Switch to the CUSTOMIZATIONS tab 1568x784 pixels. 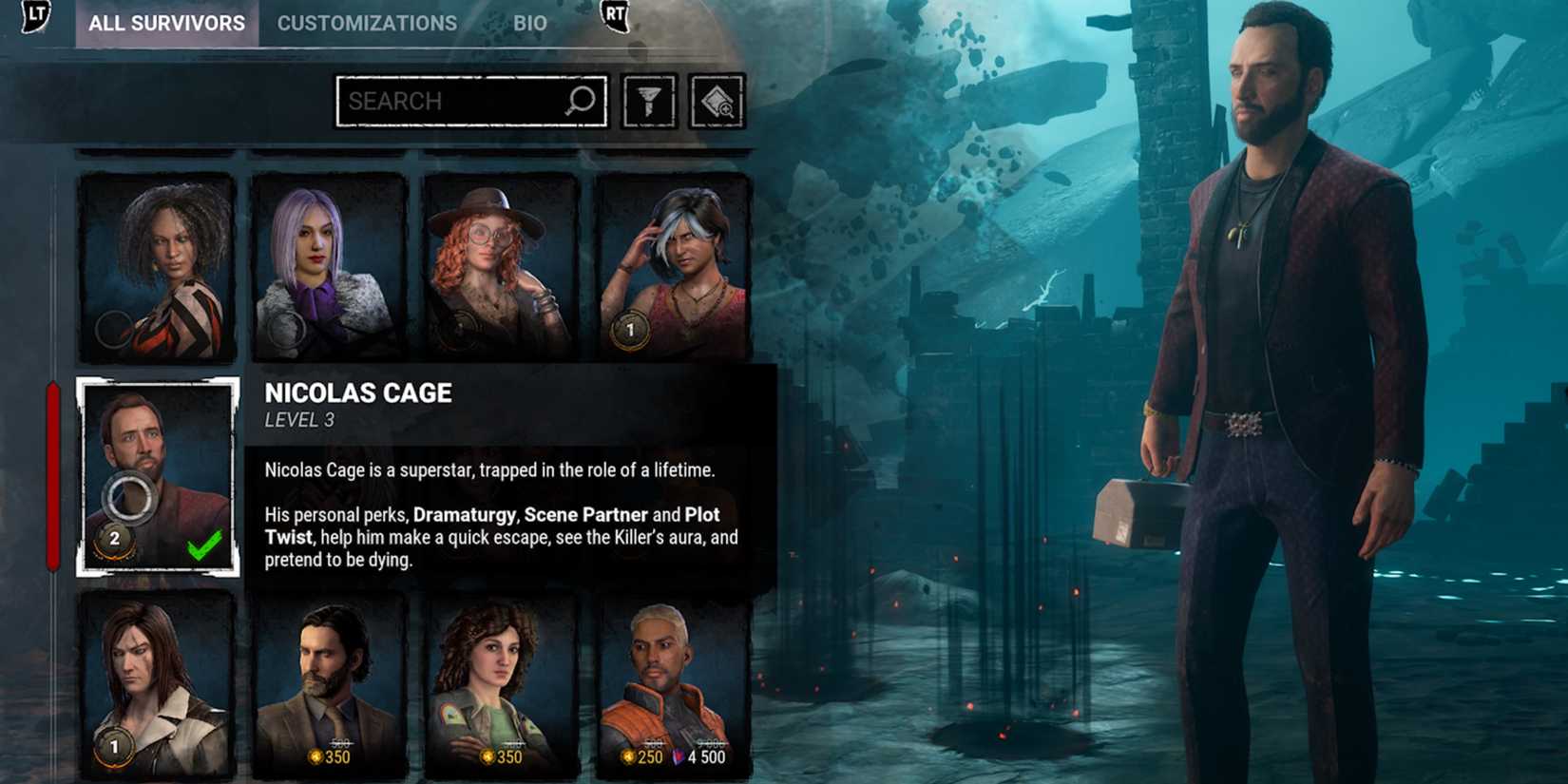(x=366, y=23)
